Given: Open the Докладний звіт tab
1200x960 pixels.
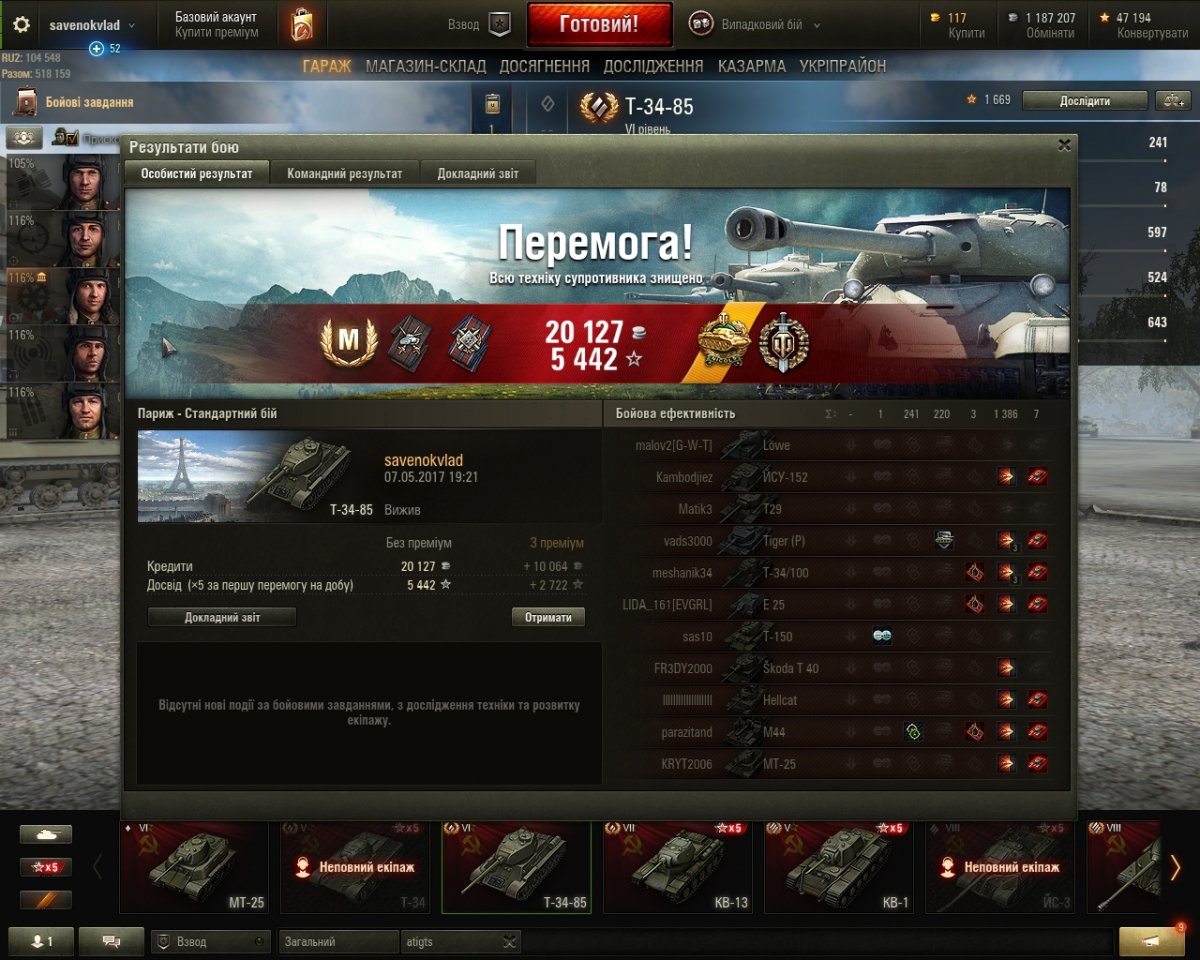Looking at the screenshot, I should pyautogui.click(x=477, y=174).
